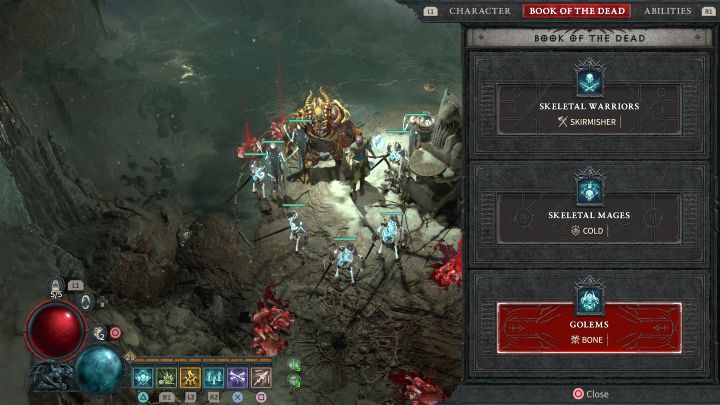Switch to the Character tab
720x405 pixels.
click(480, 11)
